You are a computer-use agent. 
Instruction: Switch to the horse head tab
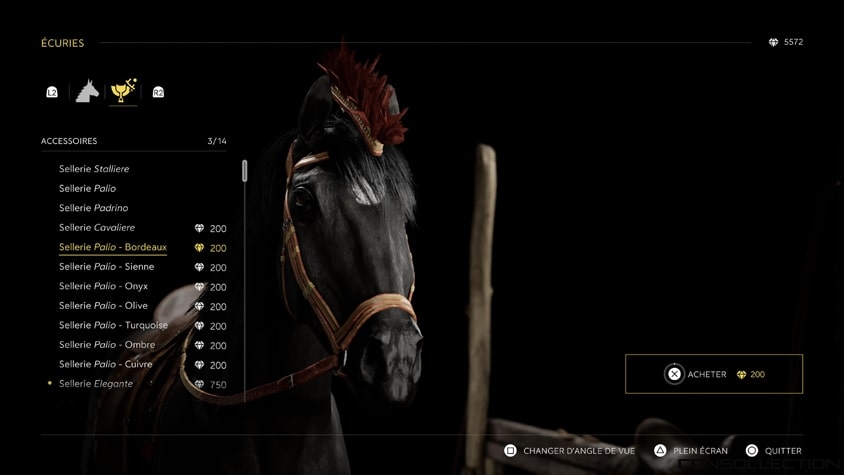tap(88, 92)
